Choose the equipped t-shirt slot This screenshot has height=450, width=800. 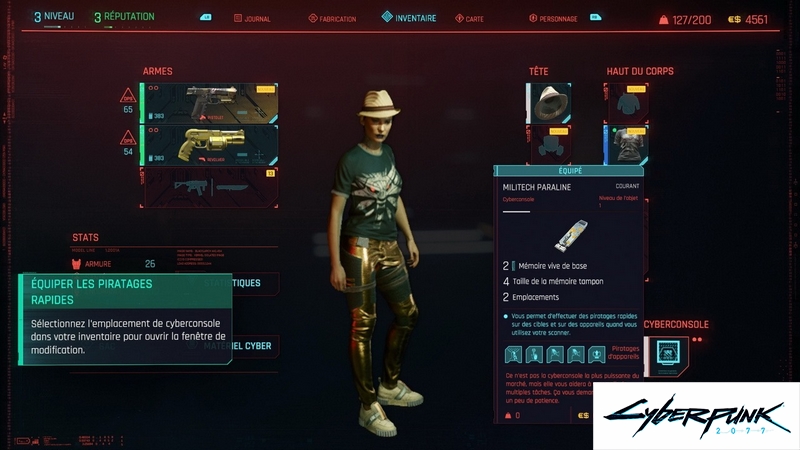[x=625, y=144]
